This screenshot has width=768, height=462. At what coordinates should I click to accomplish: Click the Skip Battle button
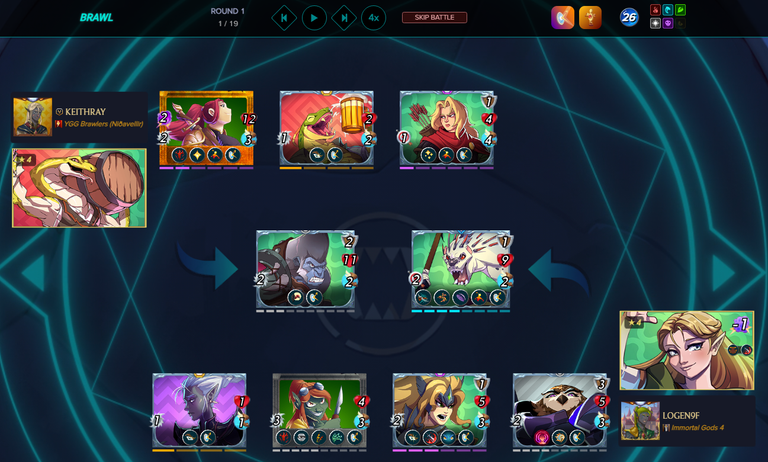tap(434, 17)
